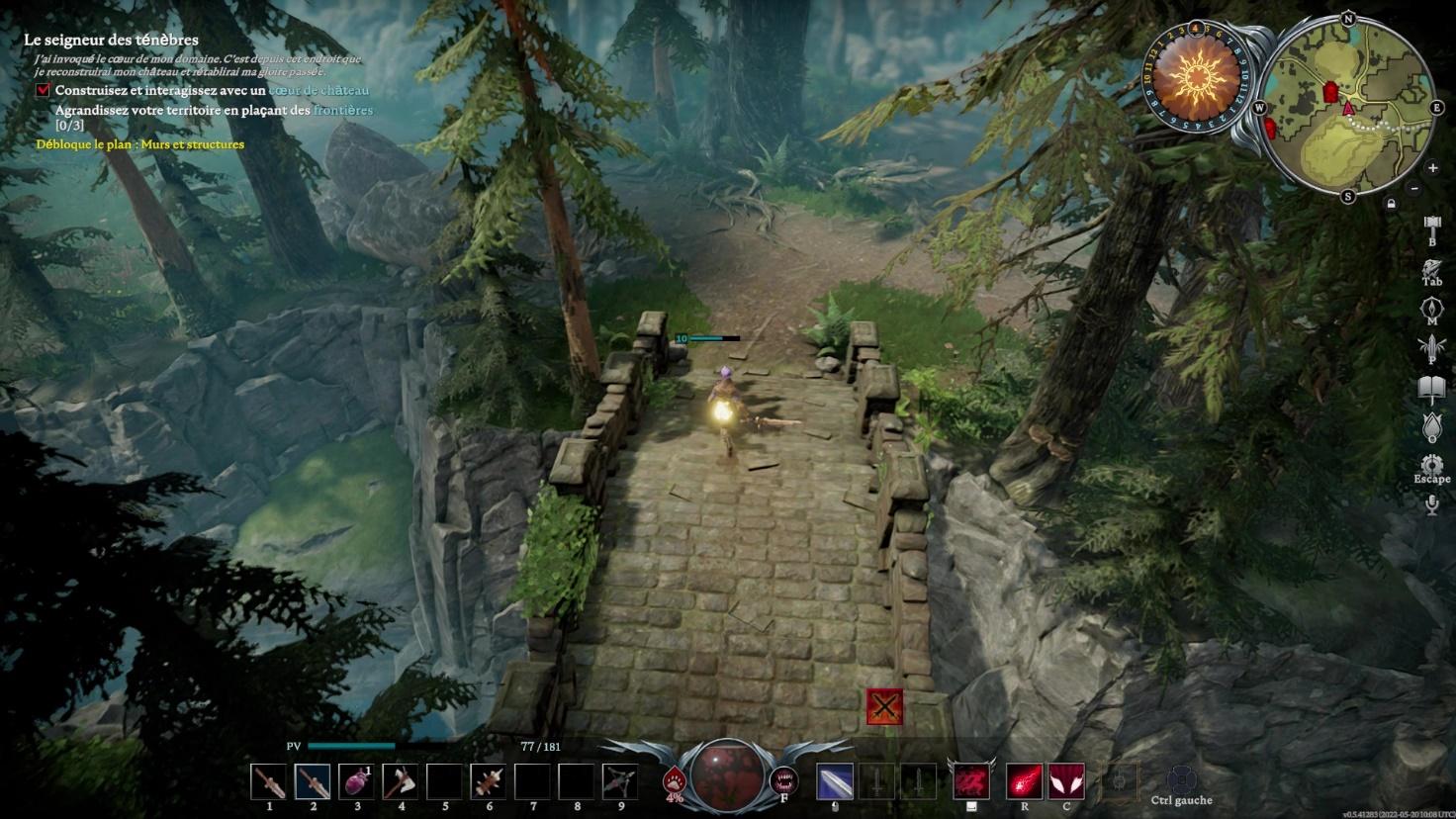Open the world map compass icon

(x=1431, y=308)
